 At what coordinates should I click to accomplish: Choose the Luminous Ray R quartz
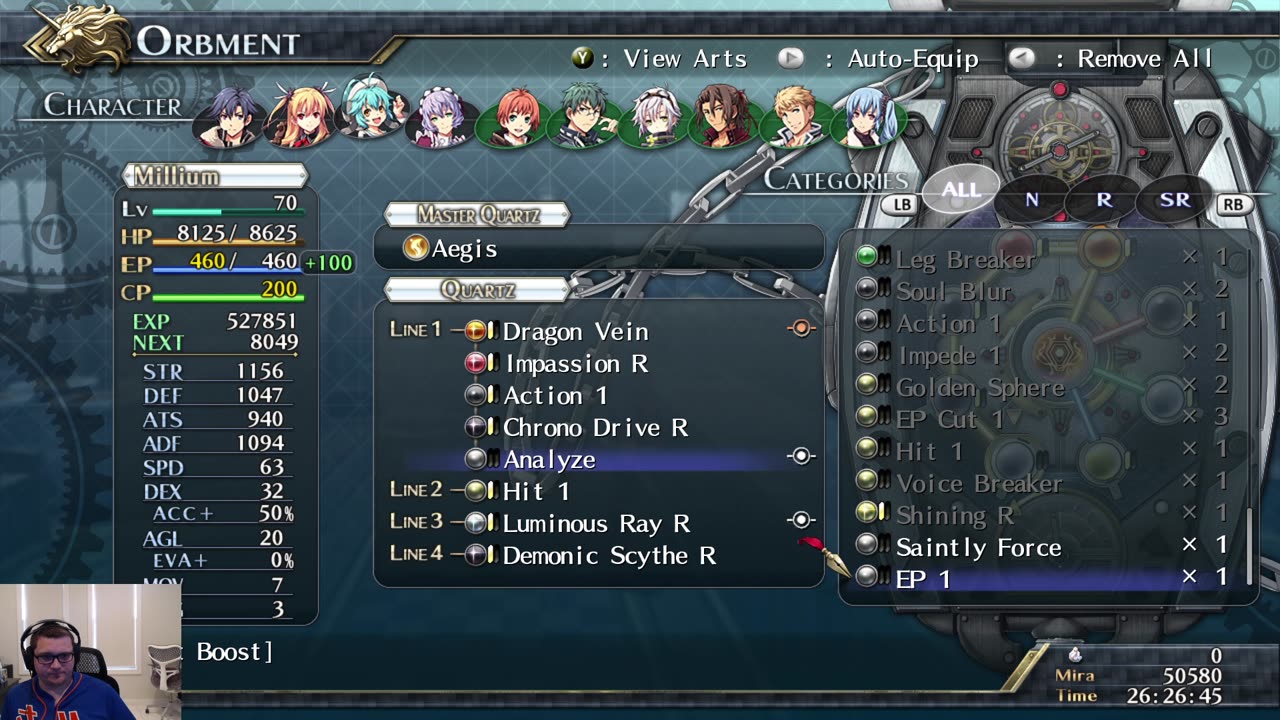pos(596,524)
